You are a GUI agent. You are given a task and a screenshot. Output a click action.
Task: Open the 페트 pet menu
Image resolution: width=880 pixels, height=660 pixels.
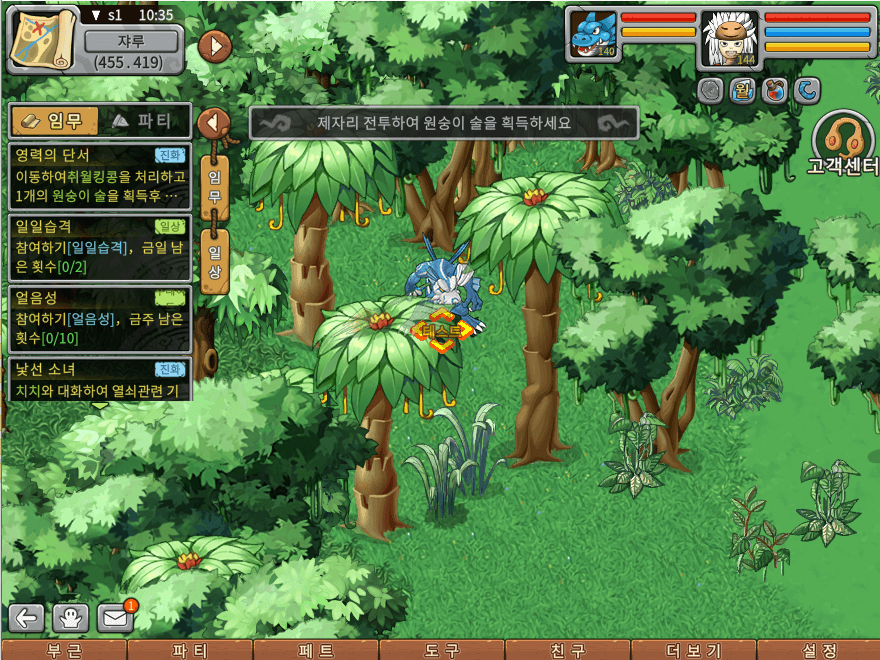(316, 650)
